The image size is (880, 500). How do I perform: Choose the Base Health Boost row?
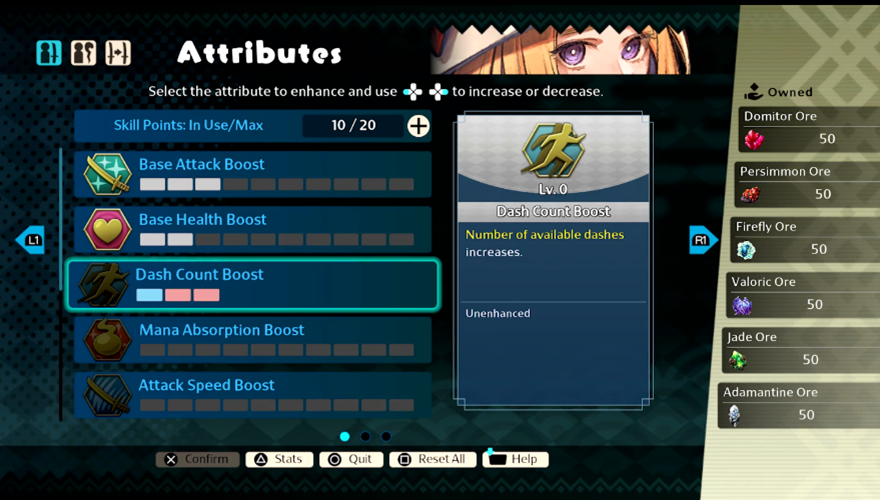[x=255, y=229]
